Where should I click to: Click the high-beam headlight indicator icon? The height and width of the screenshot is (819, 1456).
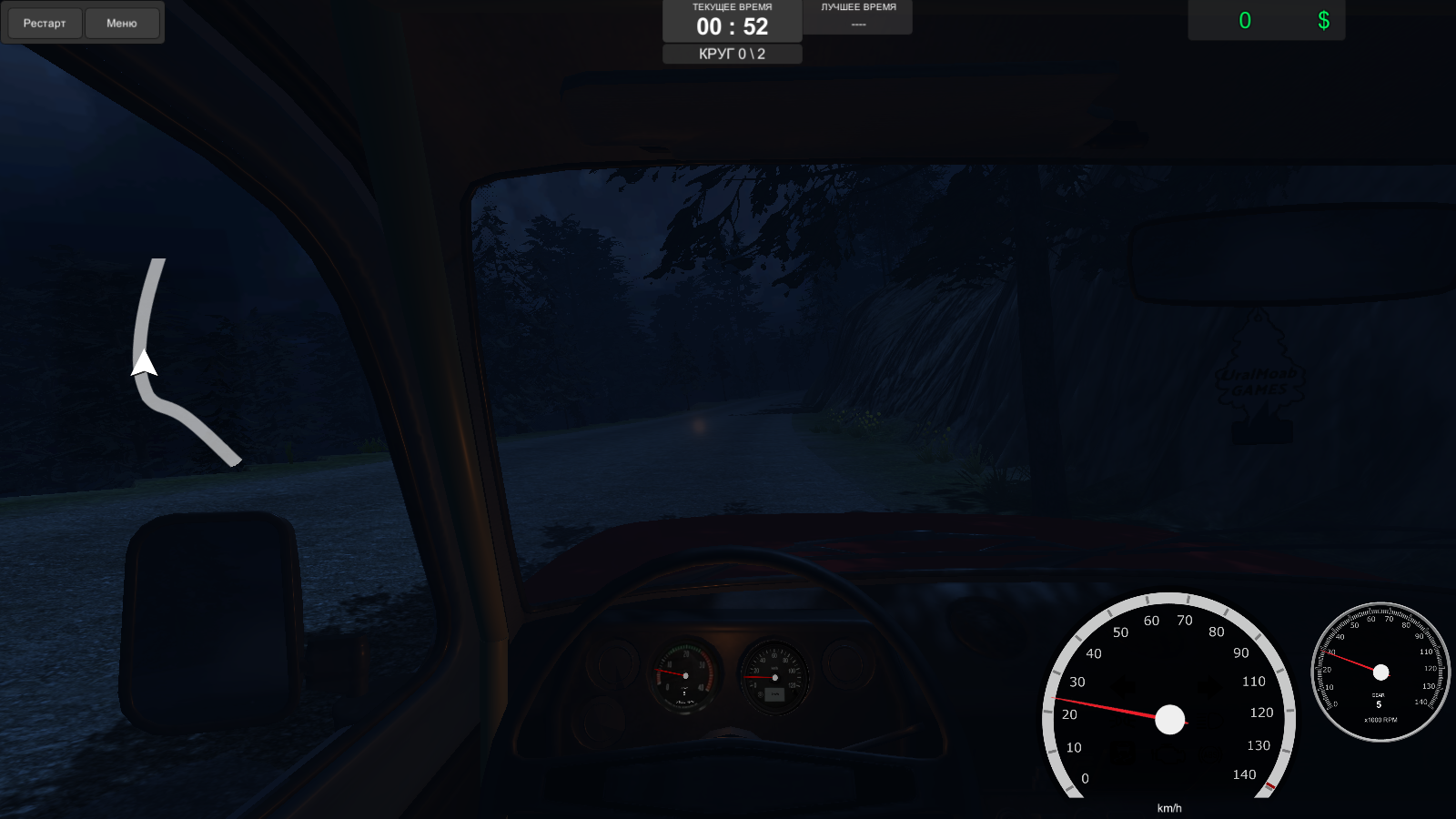coord(1208,722)
